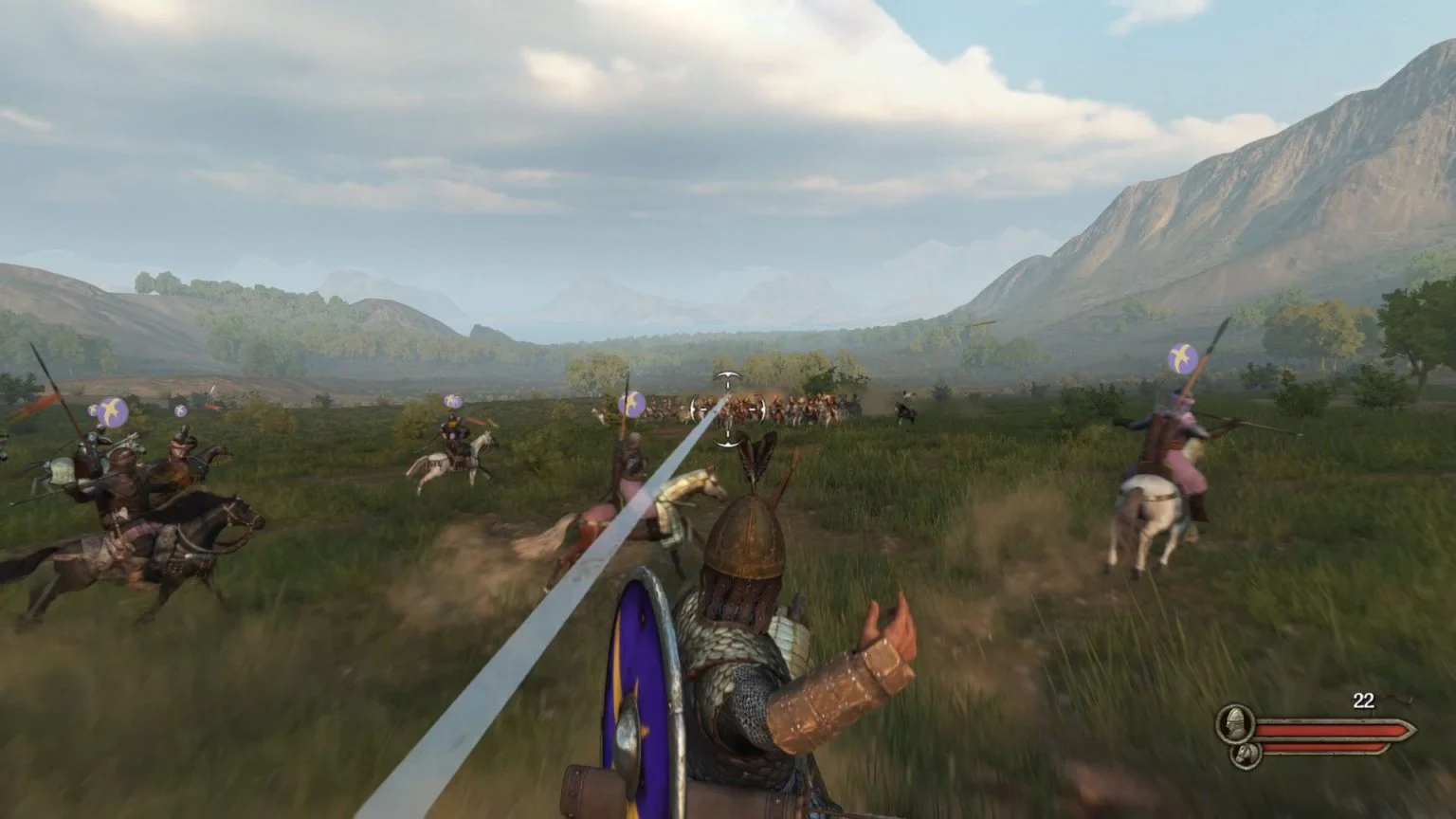Select the horse head icon near the HUD
Image resolution: width=1456 pixels, height=819 pixels.
click(1246, 755)
